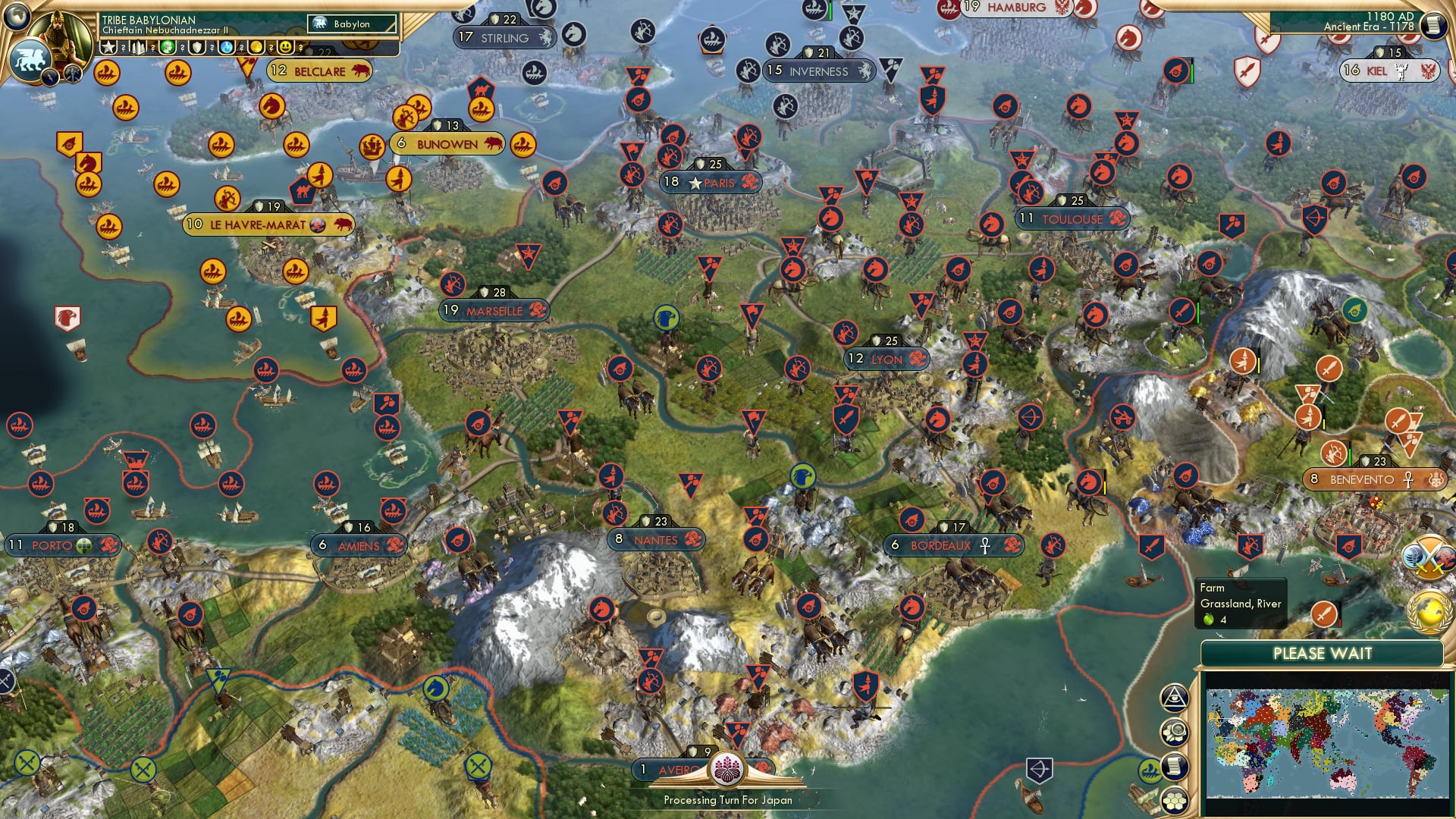1456x819 pixels.
Task: Click the culture shield icon in top bar
Action: [197, 47]
